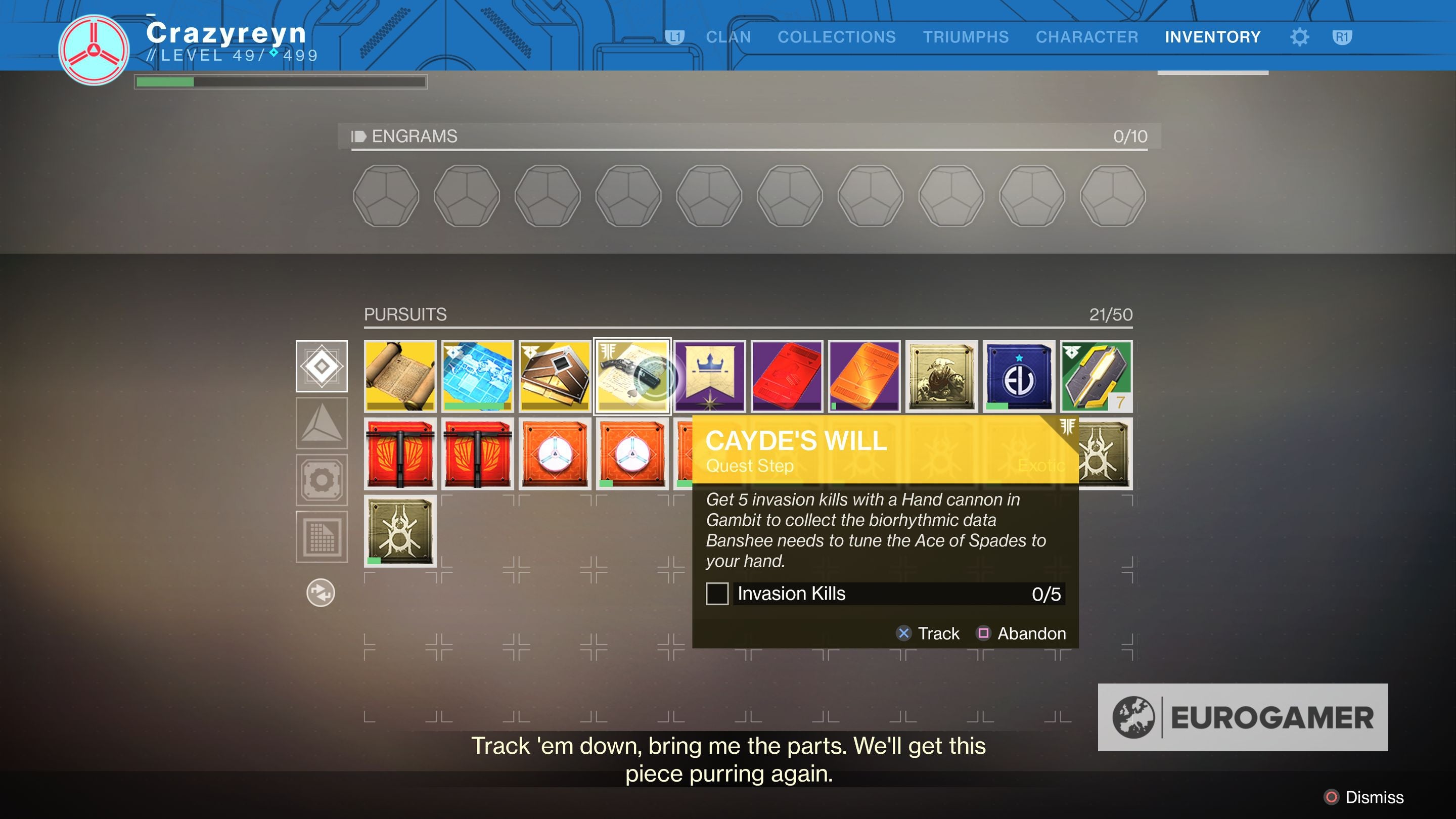Pick the red card bounty

pyautogui.click(x=787, y=376)
